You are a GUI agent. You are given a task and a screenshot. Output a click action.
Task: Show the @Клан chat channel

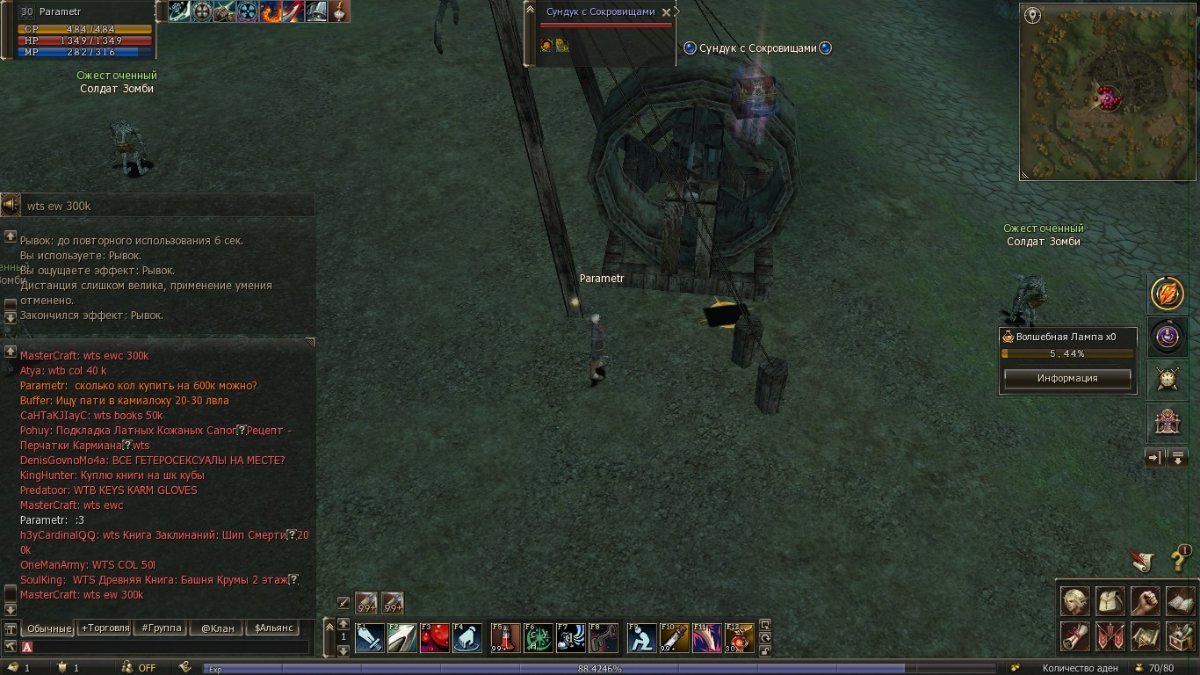coord(217,628)
